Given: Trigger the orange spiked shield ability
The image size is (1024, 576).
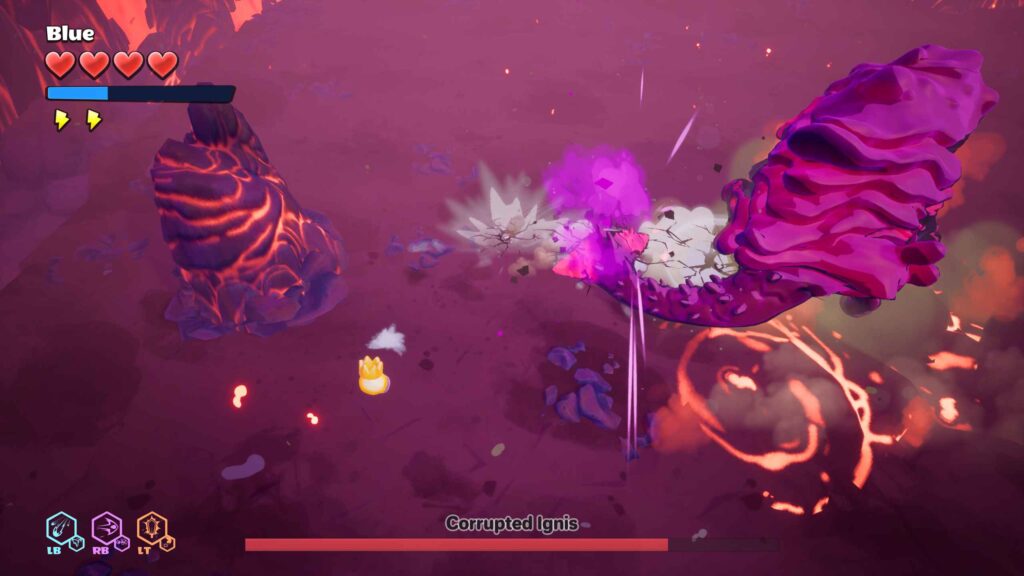Looking at the screenshot, I should click(151, 526).
